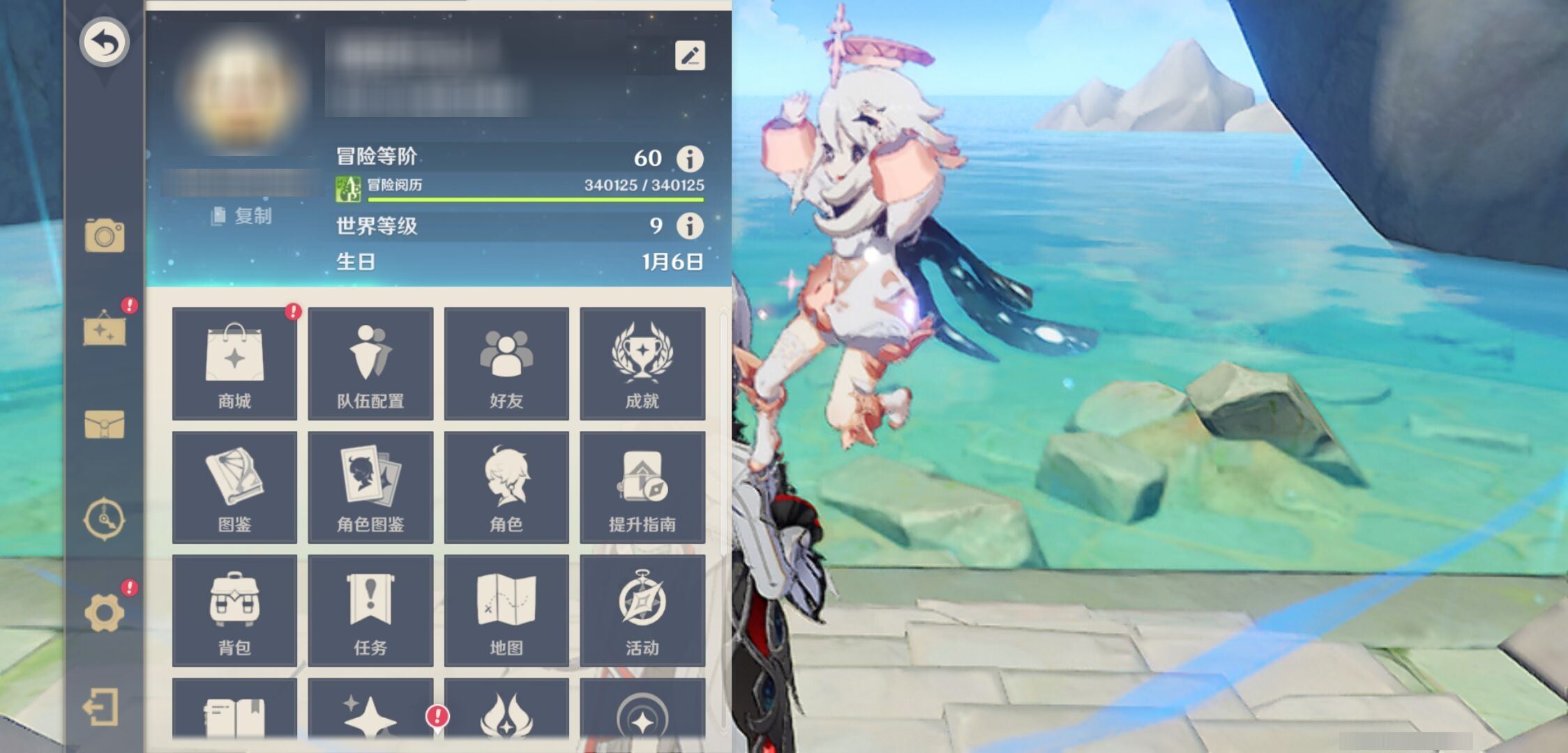Open the Inventory (背包)
Screen dimensions: 1568x753
tap(234, 610)
